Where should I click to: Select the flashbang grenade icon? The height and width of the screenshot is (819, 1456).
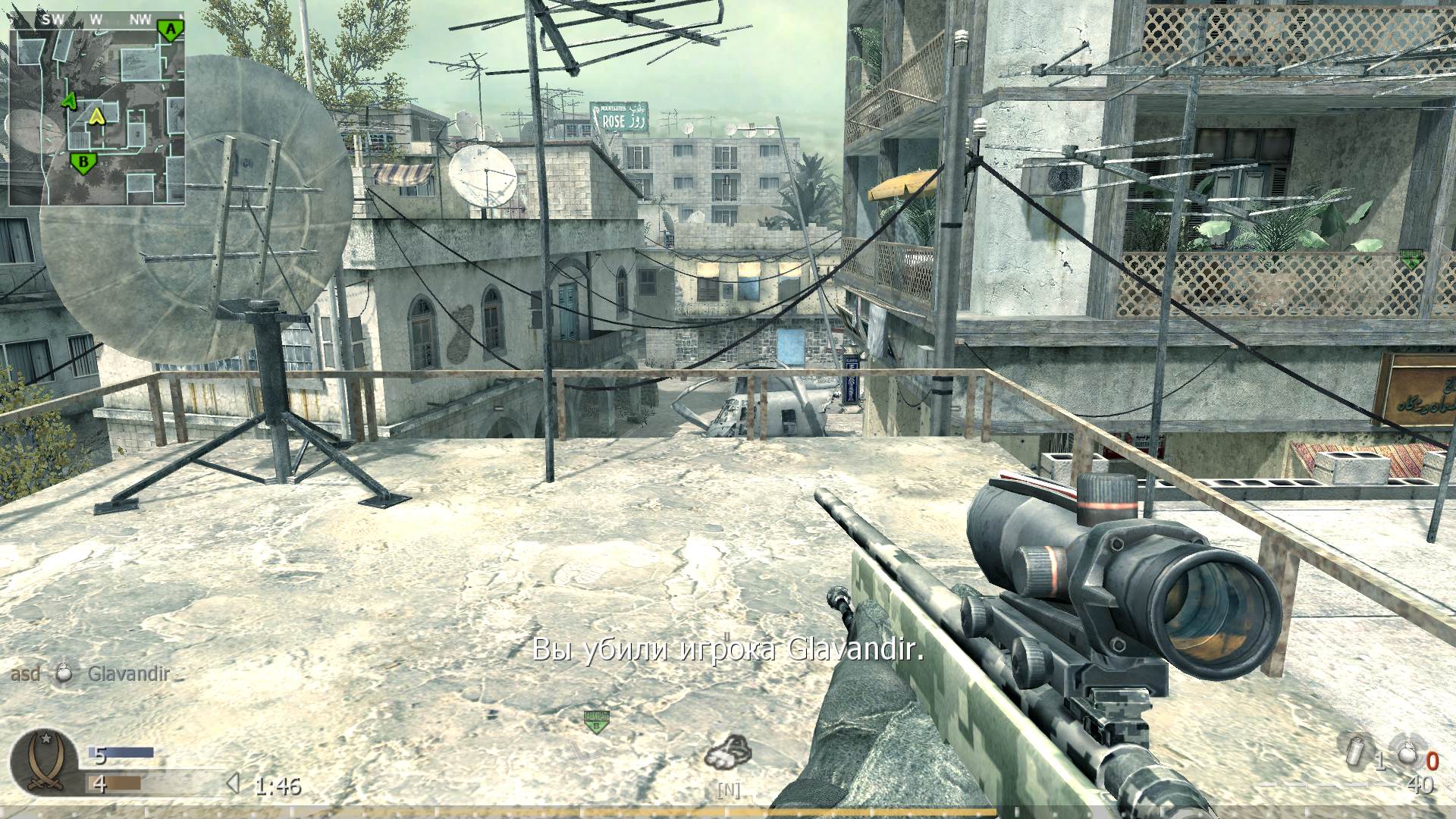1355,752
